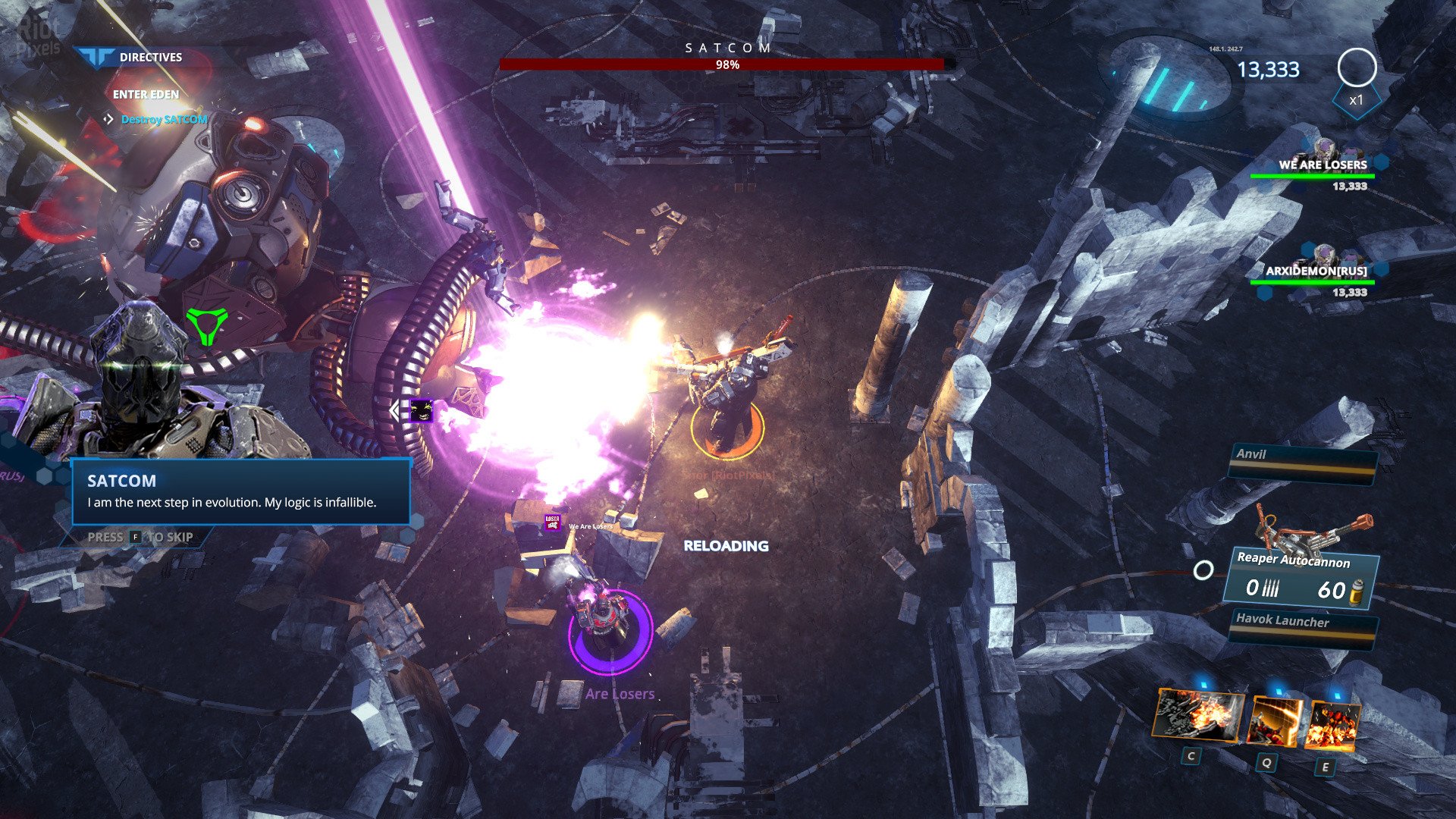Viewport: 1456px width, 819px height.
Task: Select the Reaper Autocannon weapon panel
Action: click(x=1301, y=578)
